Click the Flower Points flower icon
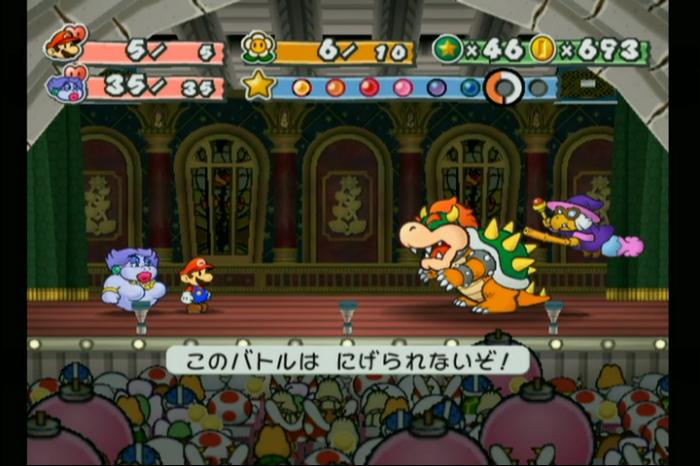700x466 pixels. [x=259, y=47]
